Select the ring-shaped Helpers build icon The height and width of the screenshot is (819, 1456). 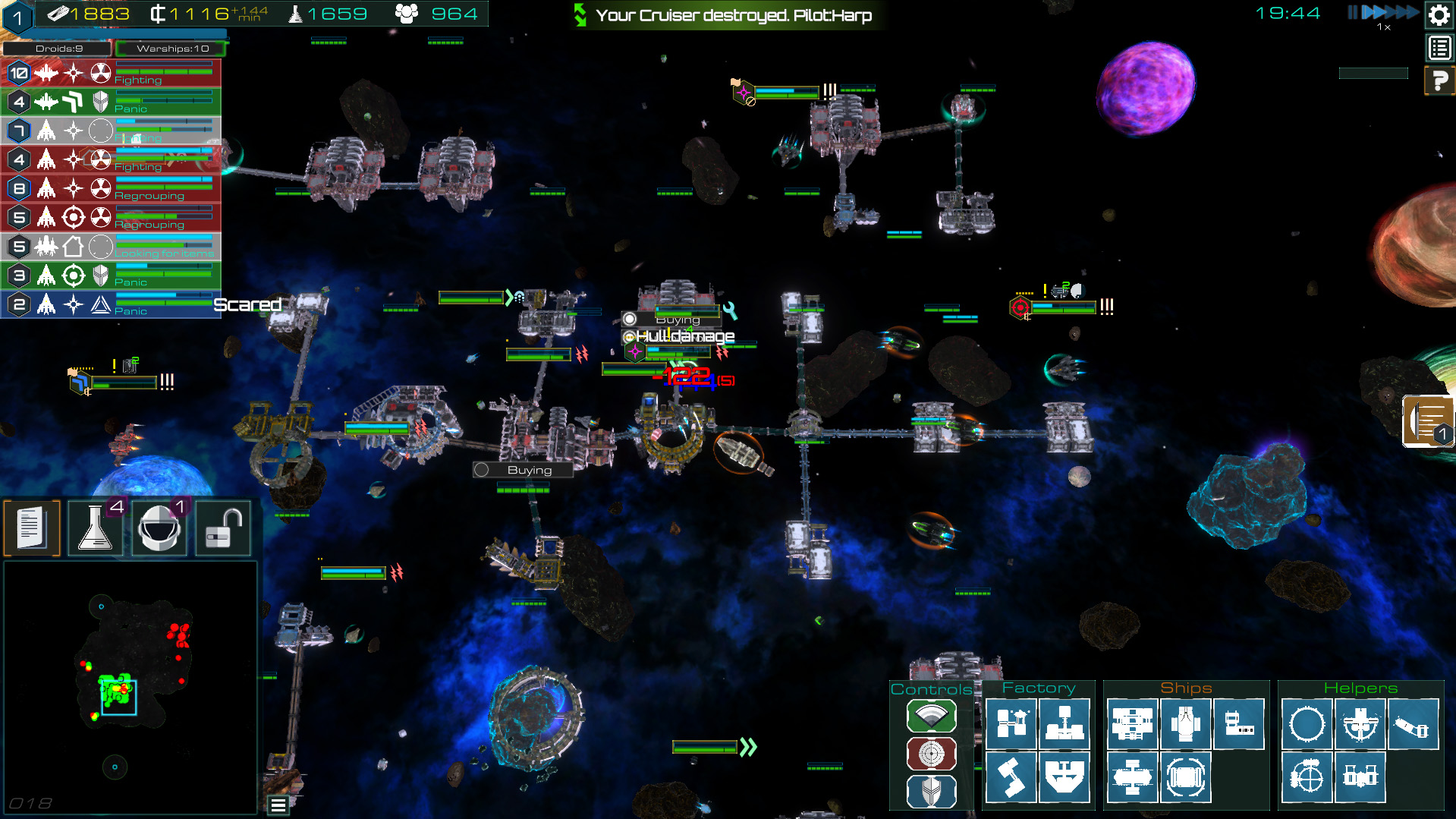pyautogui.click(x=1307, y=724)
